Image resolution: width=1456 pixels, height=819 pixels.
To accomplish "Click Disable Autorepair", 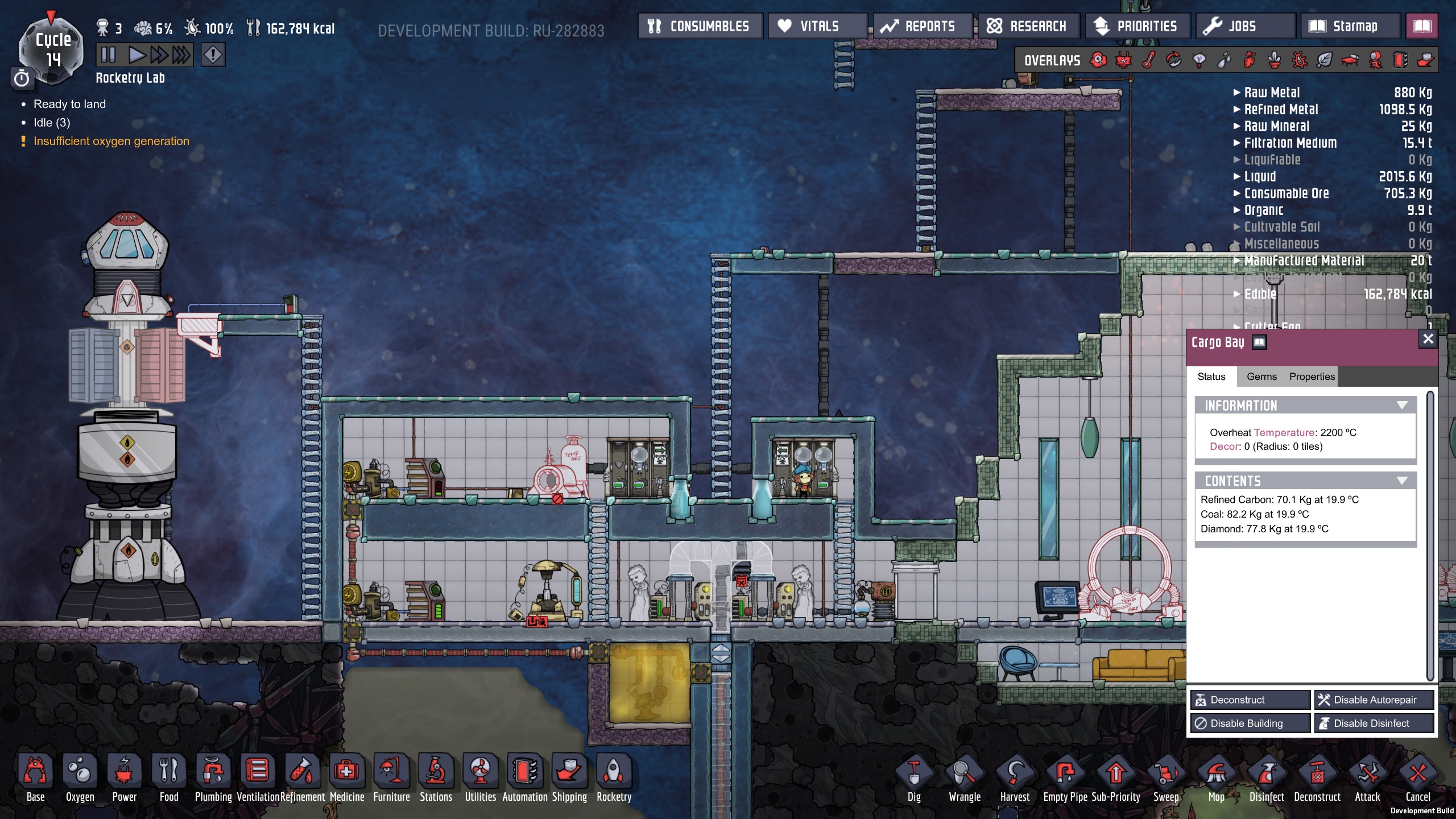I will coord(1374,700).
